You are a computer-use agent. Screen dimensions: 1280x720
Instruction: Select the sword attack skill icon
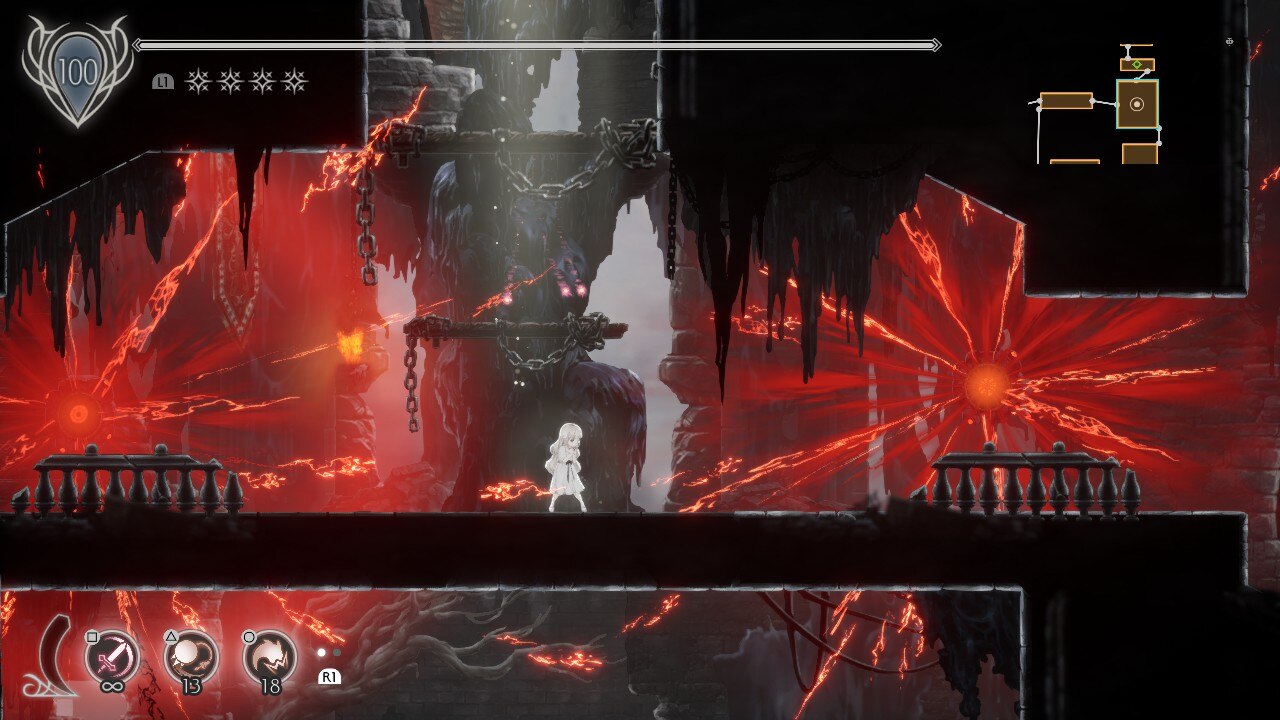[x=110, y=655]
